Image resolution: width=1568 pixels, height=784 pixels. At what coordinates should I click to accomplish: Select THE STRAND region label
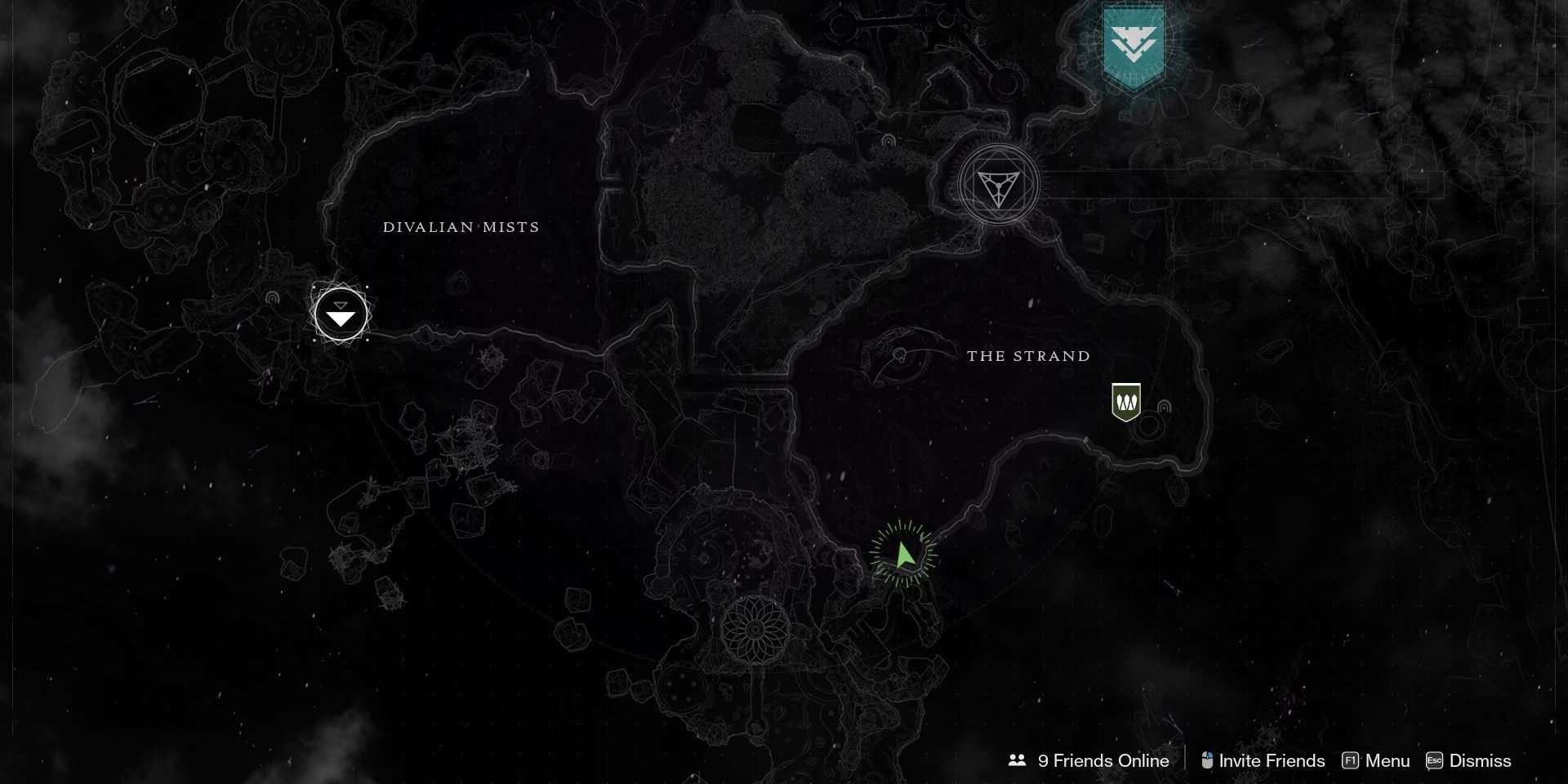coord(1027,356)
